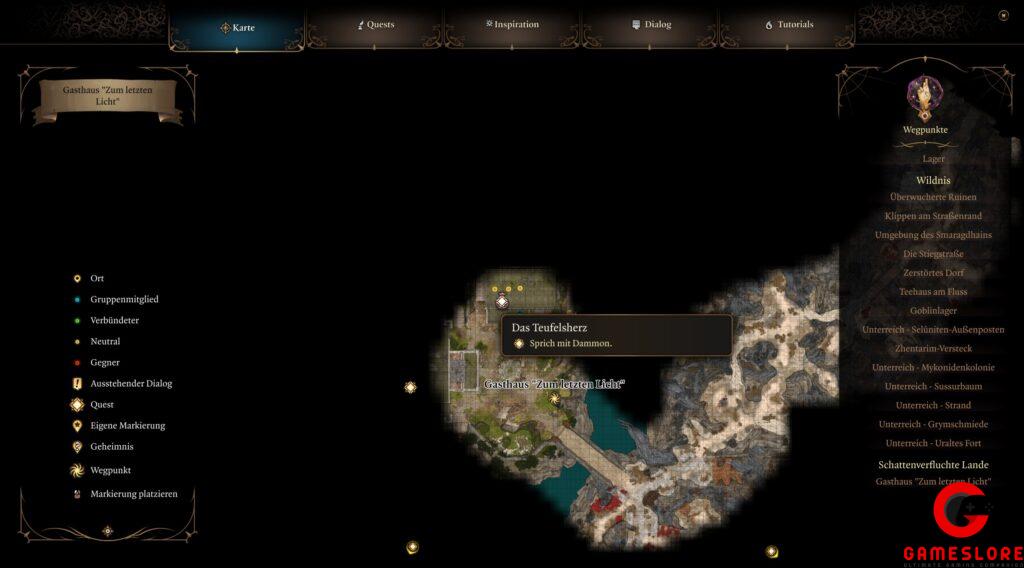Pick Die Stiegstraße from waypoint list
Screen dimensions: 1024x568
pos(933,254)
